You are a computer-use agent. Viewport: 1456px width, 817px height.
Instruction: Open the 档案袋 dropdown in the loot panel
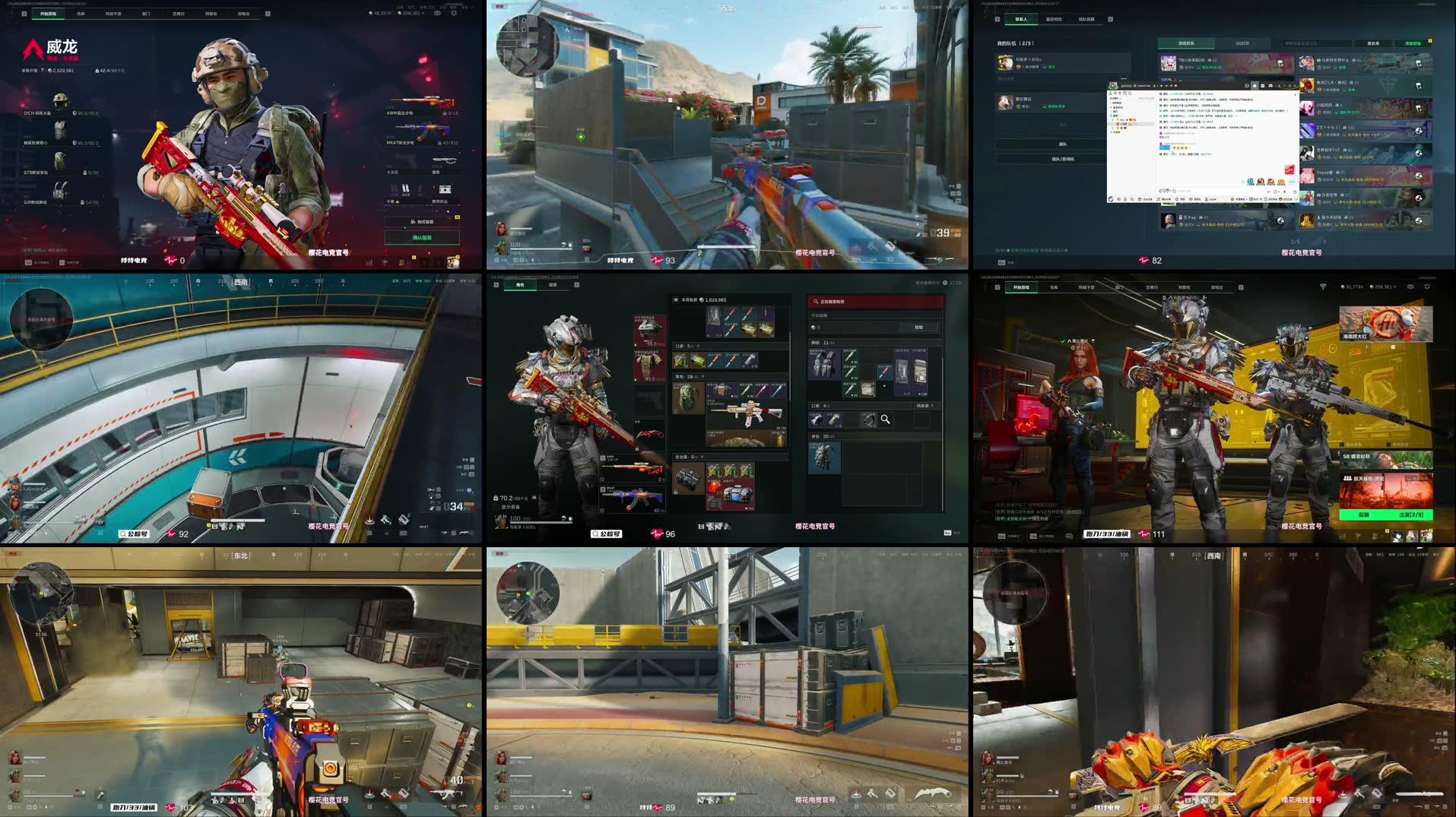[925, 406]
